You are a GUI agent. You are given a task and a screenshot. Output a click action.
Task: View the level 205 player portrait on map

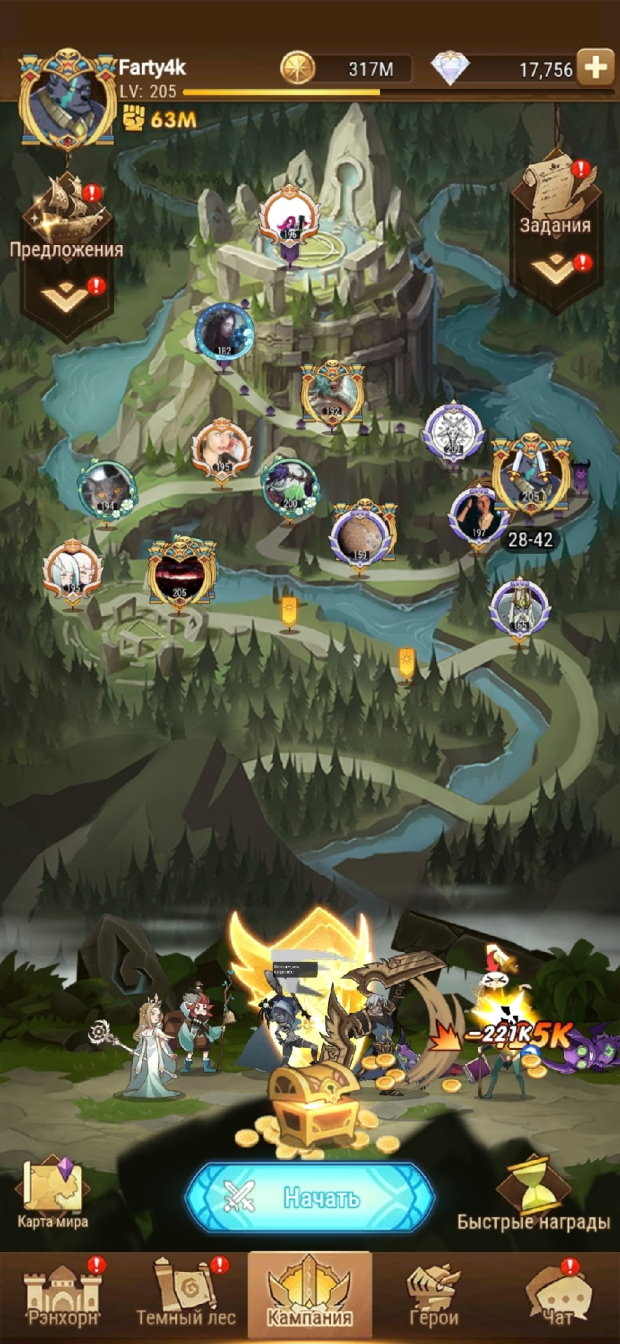[x=181, y=573]
